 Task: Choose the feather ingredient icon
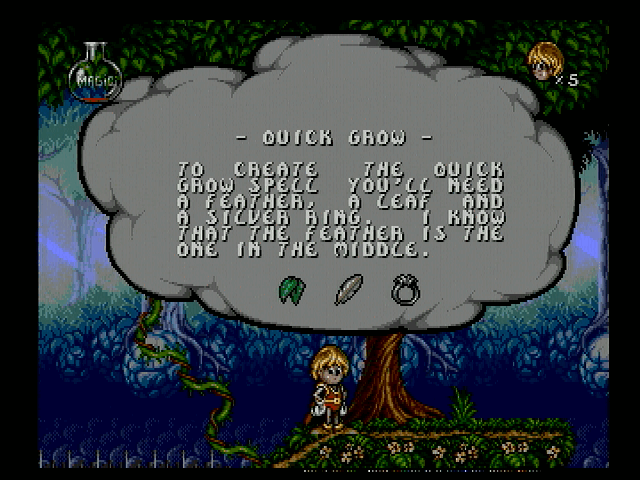348,288
